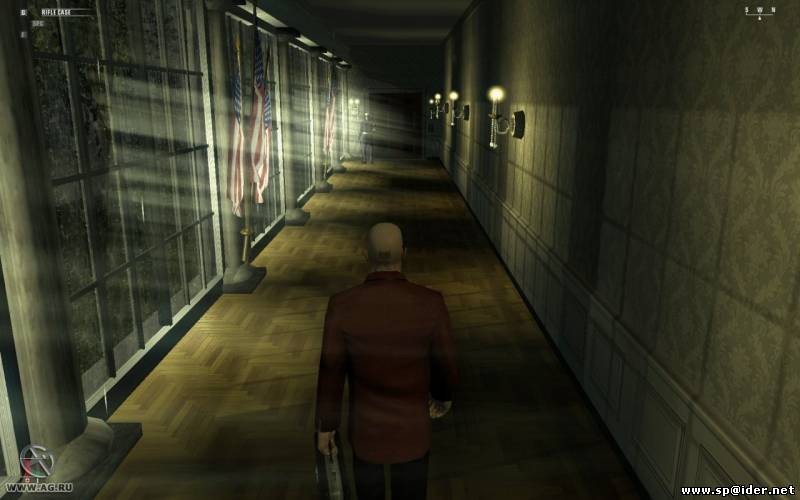Click the compass heading indicator
800x500 pixels.
[x=759, y=11]
